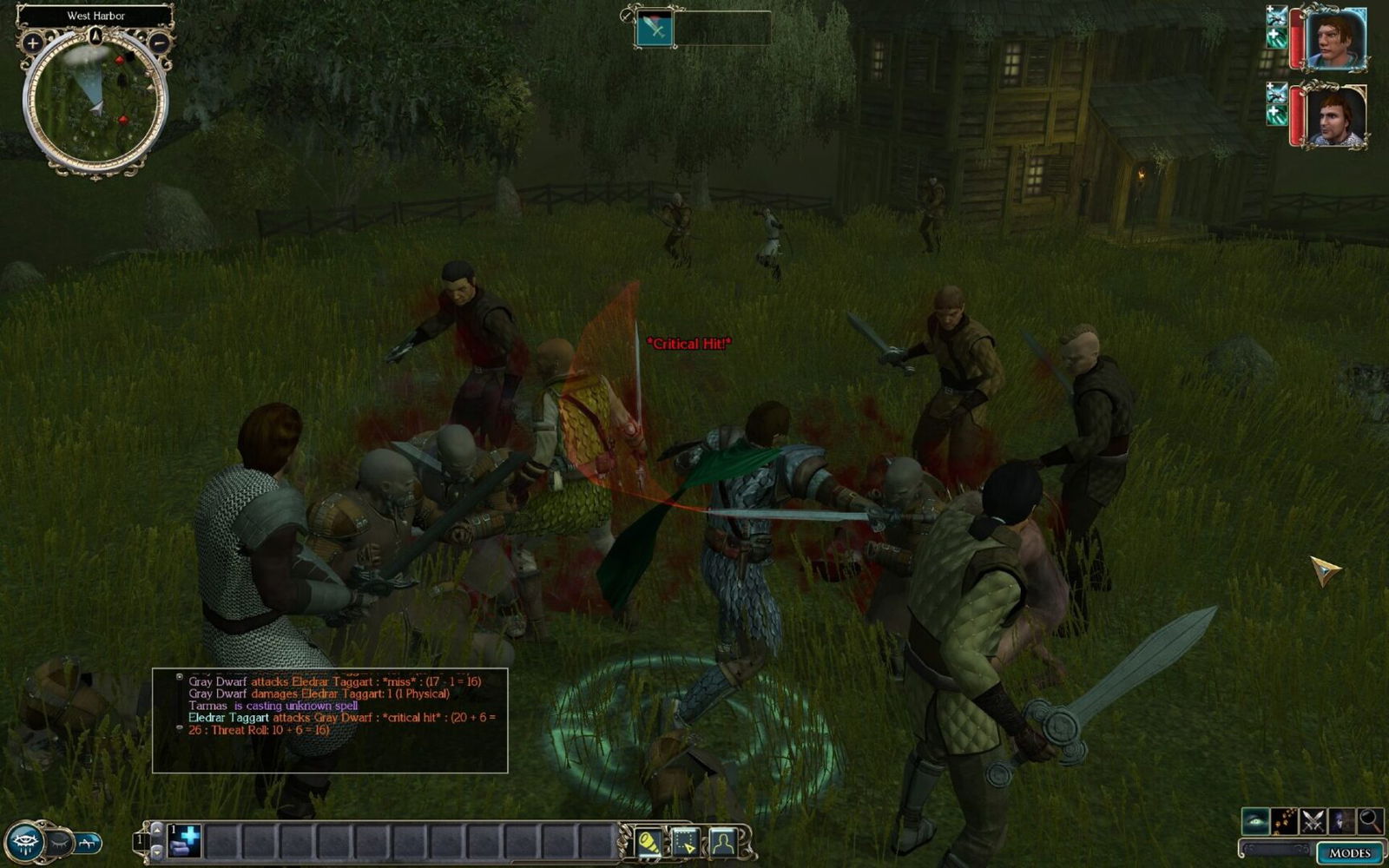Click the minimap zoom-in plus button

[x=33, y=42]
